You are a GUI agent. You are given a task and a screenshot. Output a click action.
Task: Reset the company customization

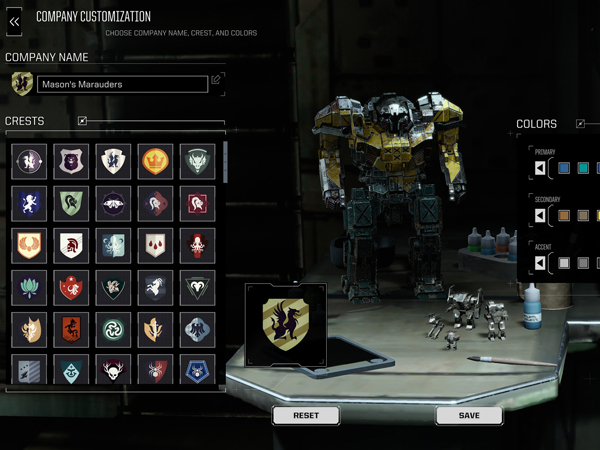pos(305,415)
